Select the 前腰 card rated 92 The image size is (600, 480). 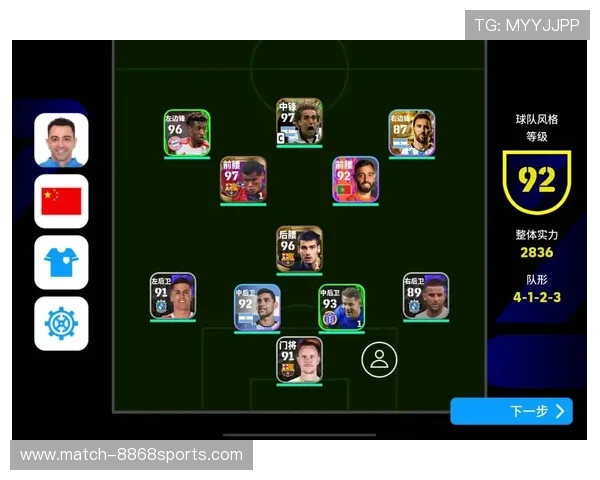pyautogui.click(x=356, y=180)
